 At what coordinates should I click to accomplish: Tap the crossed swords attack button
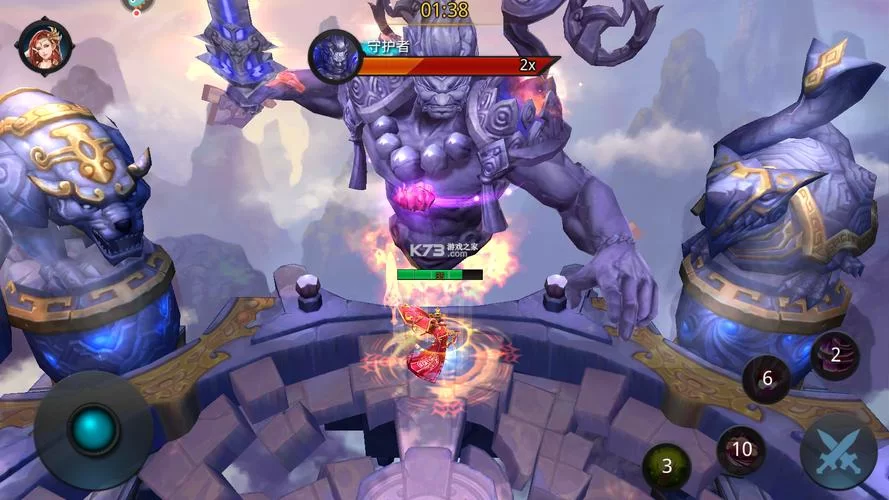click(838, 452)
